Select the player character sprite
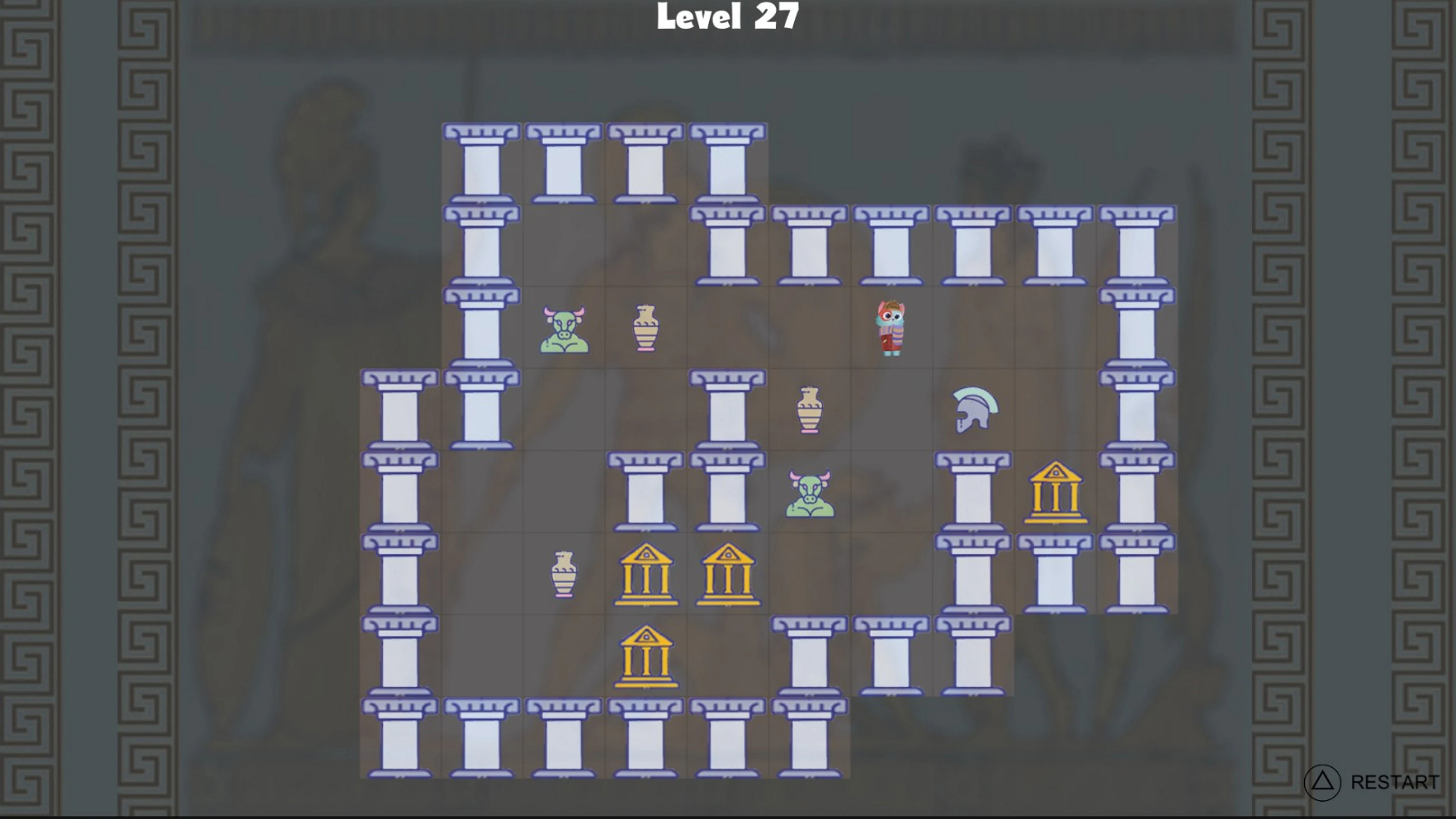The width and height of the screenshot is (1456, 819). (892, 328)
